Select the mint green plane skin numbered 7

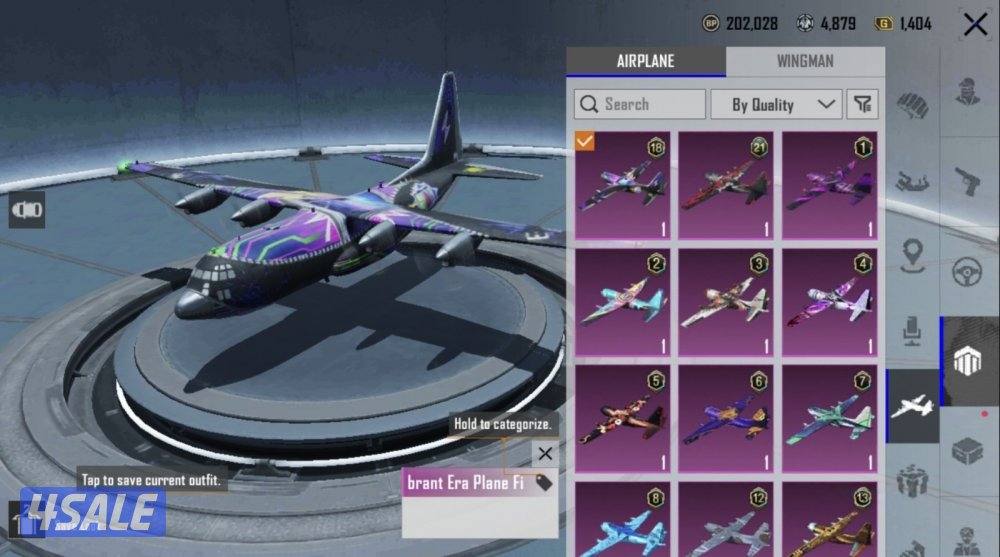(830, 420)
